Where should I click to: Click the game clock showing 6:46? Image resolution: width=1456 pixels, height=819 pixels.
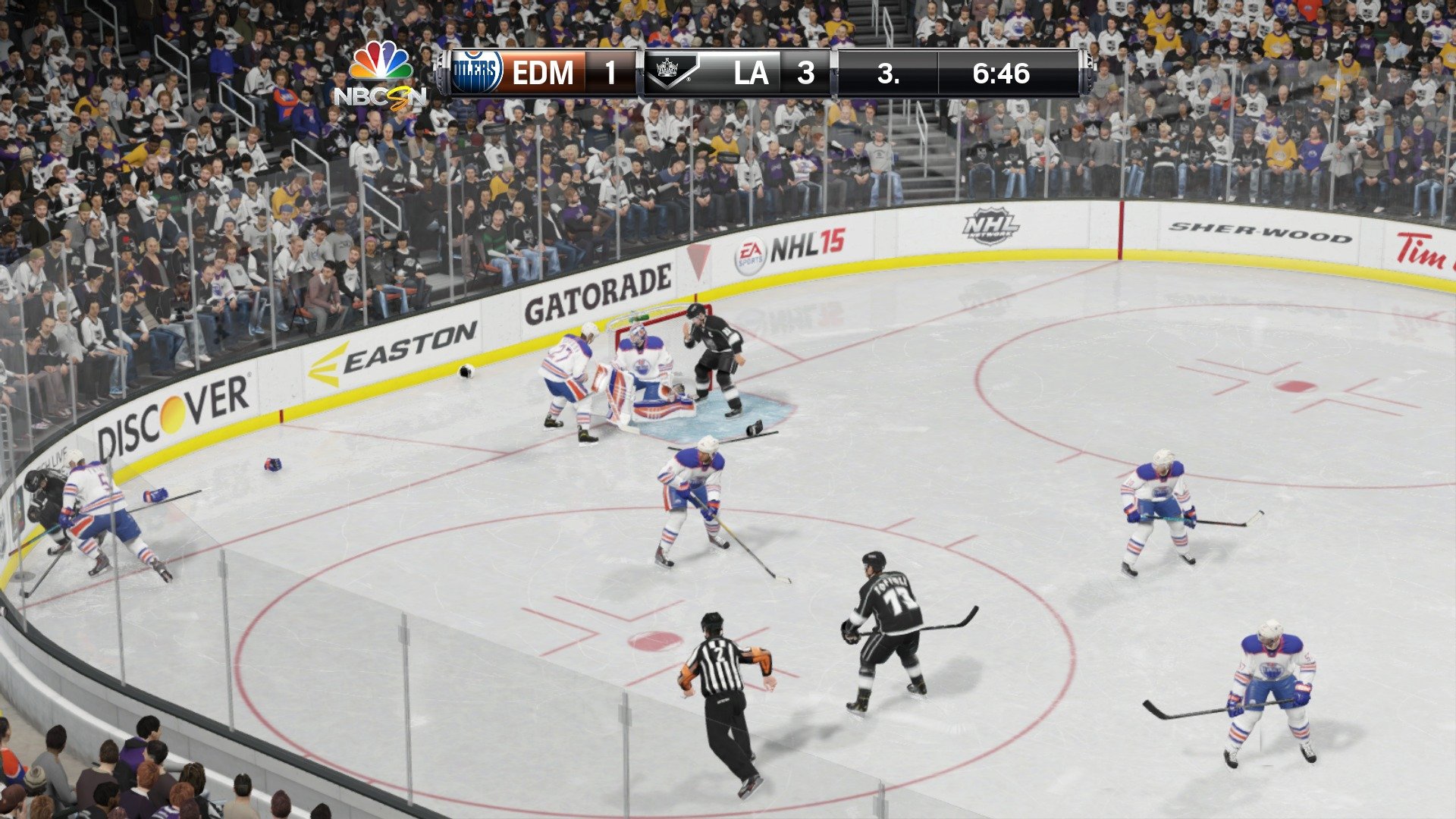point(1000,74)
